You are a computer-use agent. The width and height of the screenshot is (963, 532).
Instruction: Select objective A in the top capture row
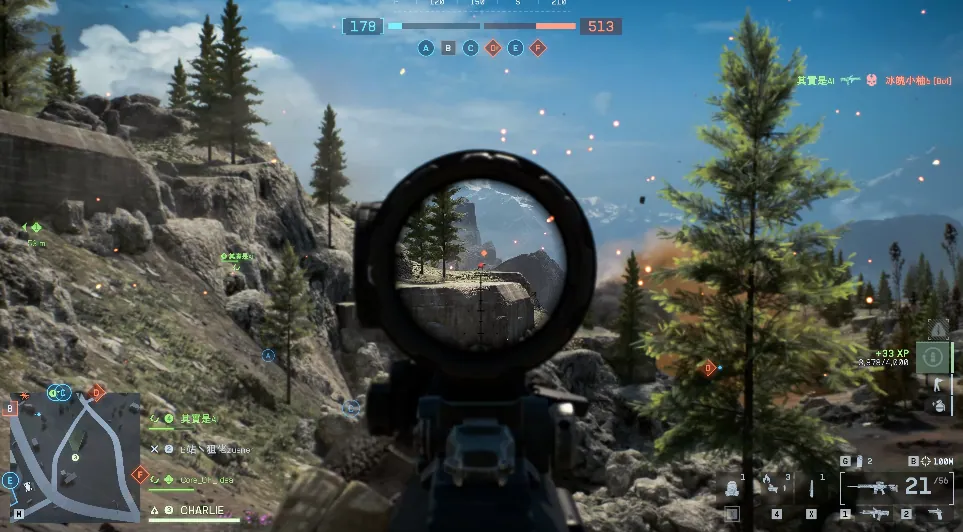(427, 47)
